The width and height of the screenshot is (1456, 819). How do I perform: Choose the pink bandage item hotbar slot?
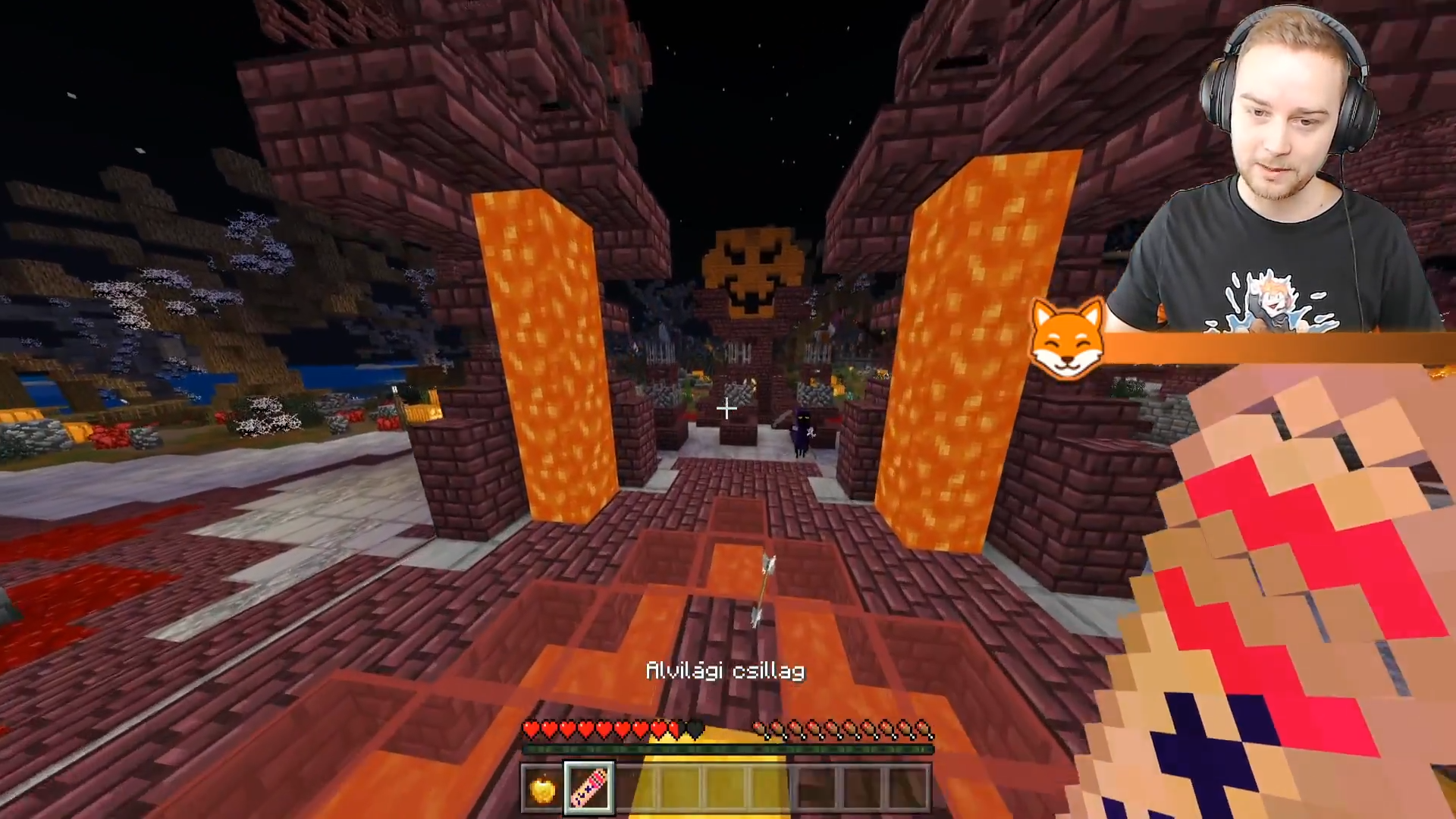click(x=589, y=789)
